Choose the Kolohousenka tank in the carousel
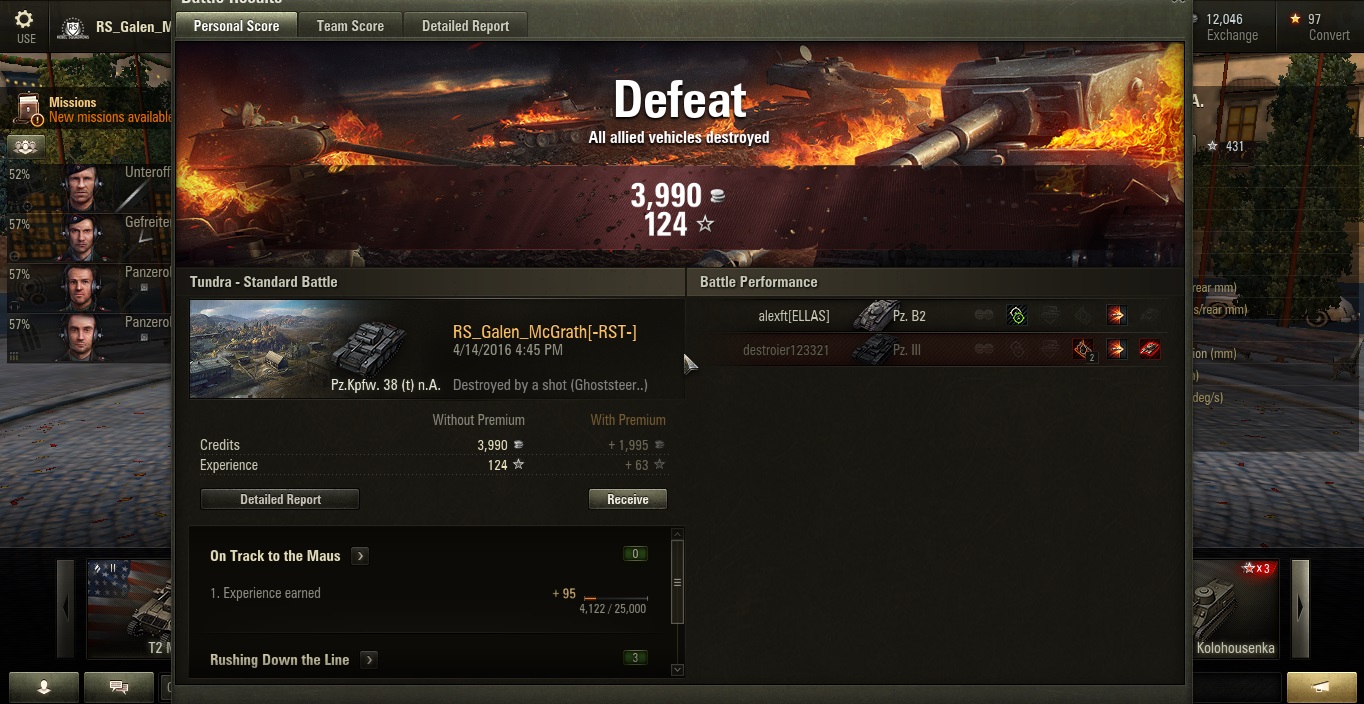 click(1235, 610)
